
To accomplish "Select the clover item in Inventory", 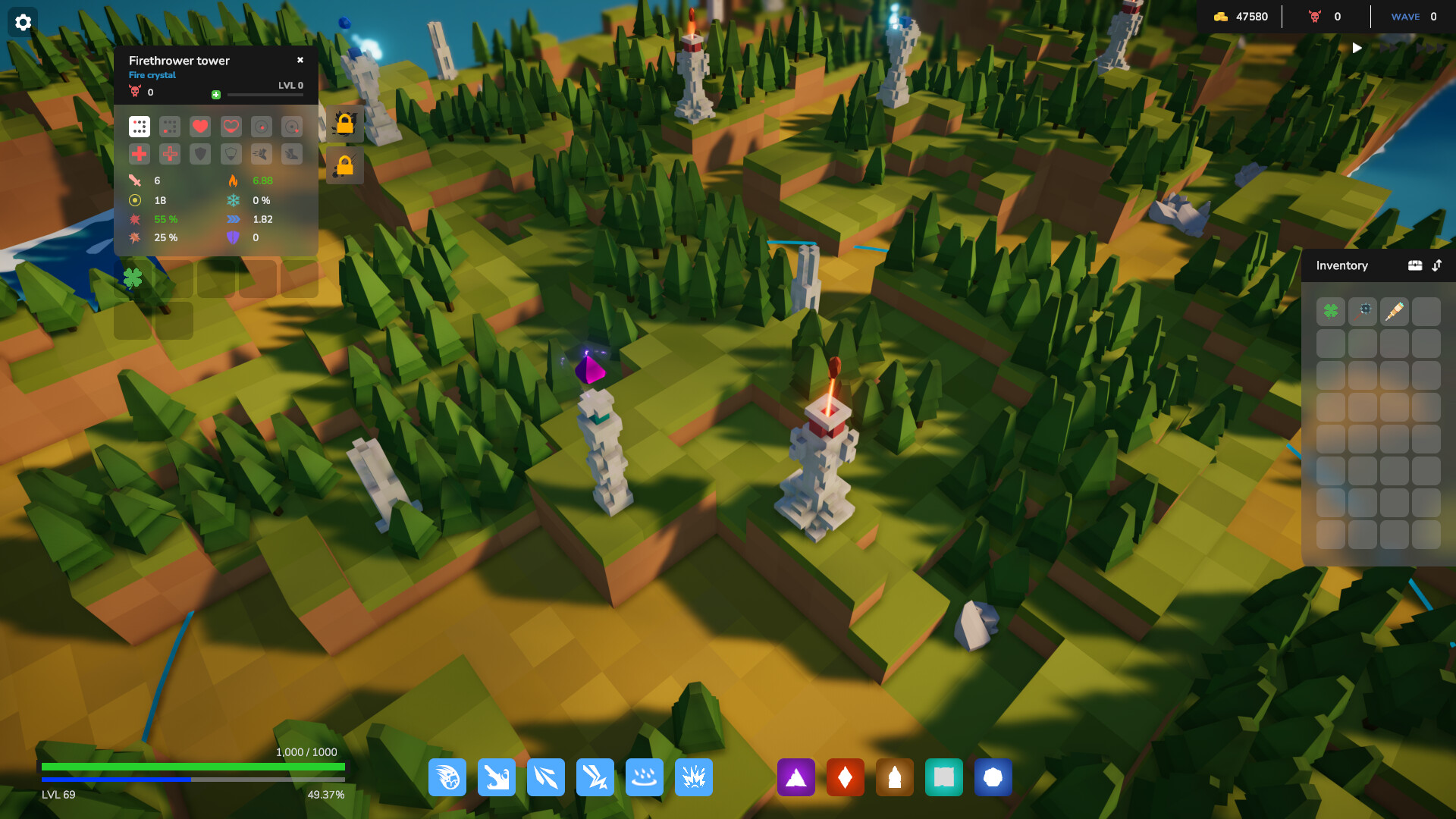I will (x=1331, y=311).
